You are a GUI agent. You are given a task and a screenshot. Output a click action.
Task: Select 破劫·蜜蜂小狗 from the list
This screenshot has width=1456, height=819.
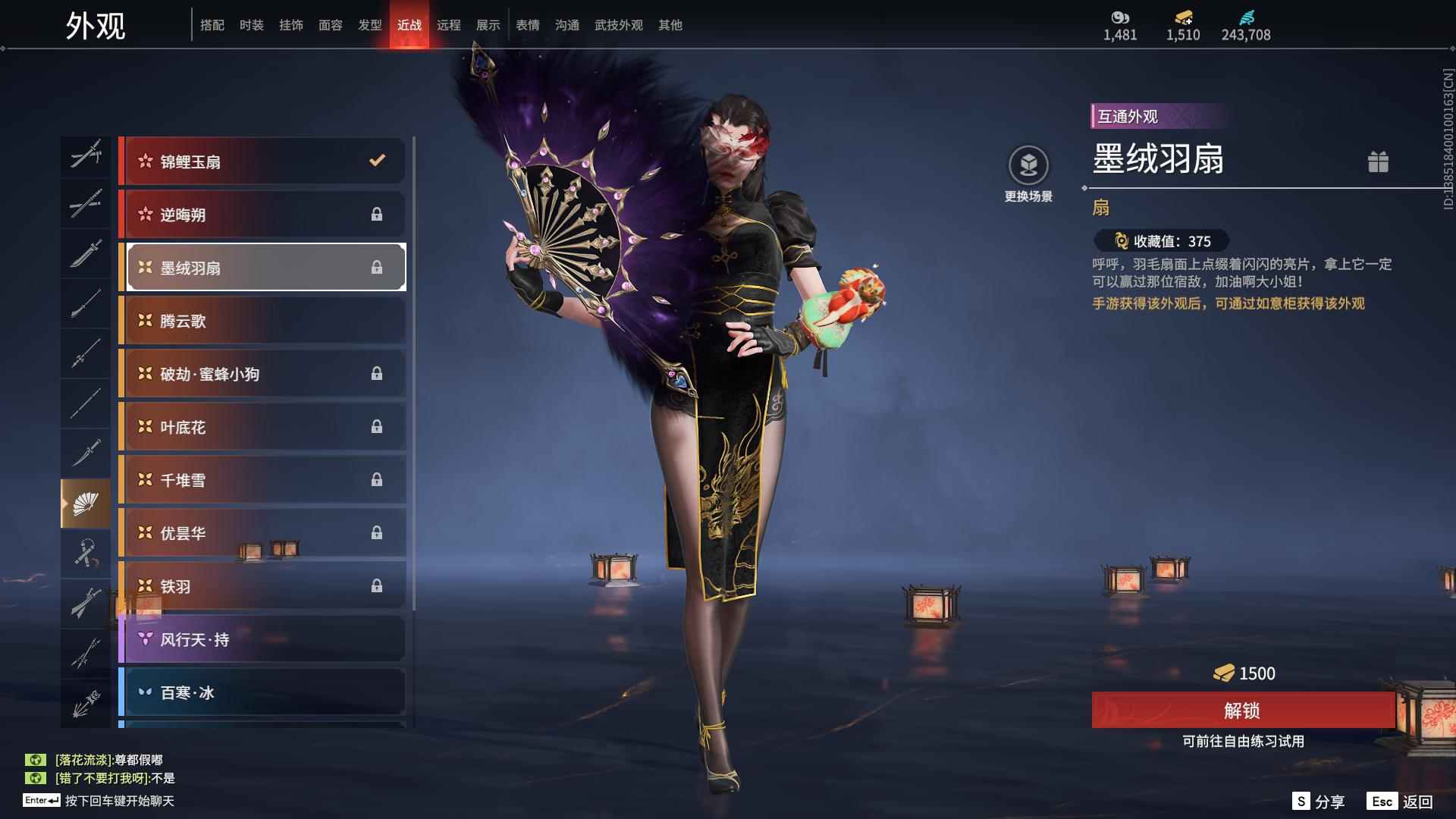pyautogui.click(x=262, y=373)
